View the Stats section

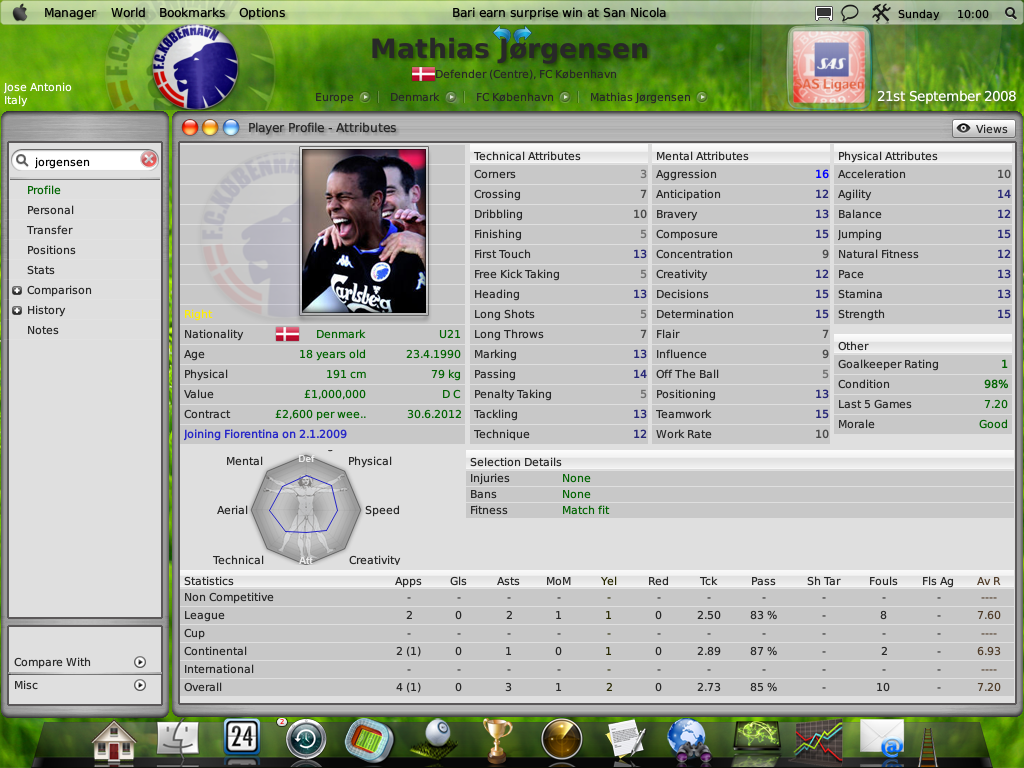41,270
